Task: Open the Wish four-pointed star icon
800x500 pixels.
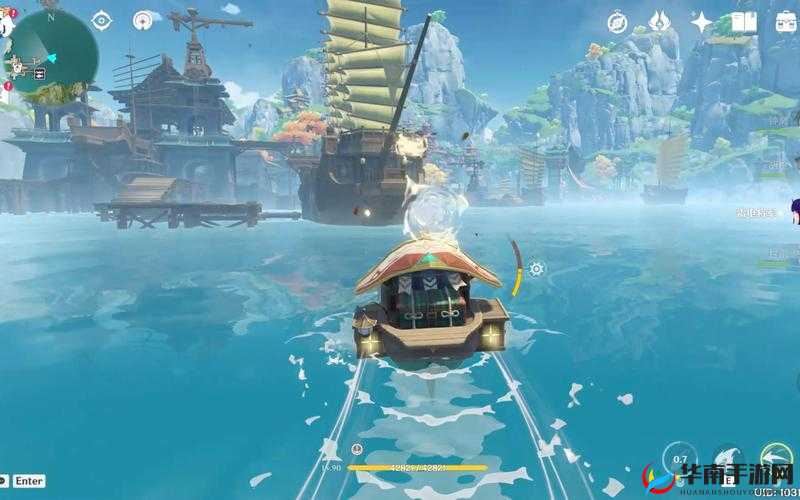Action: coord(701,21)
